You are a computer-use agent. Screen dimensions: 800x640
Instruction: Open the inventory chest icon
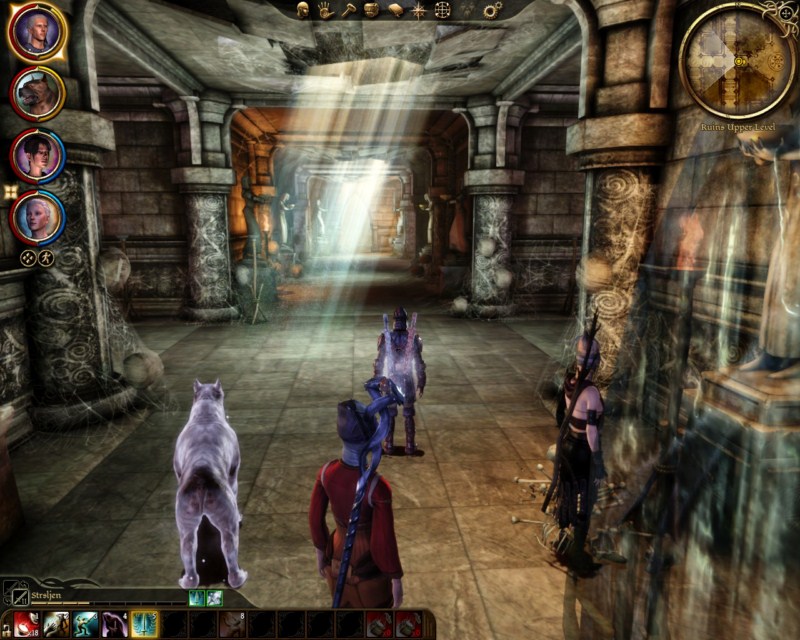pyautogui.click(x=371, y=10)
